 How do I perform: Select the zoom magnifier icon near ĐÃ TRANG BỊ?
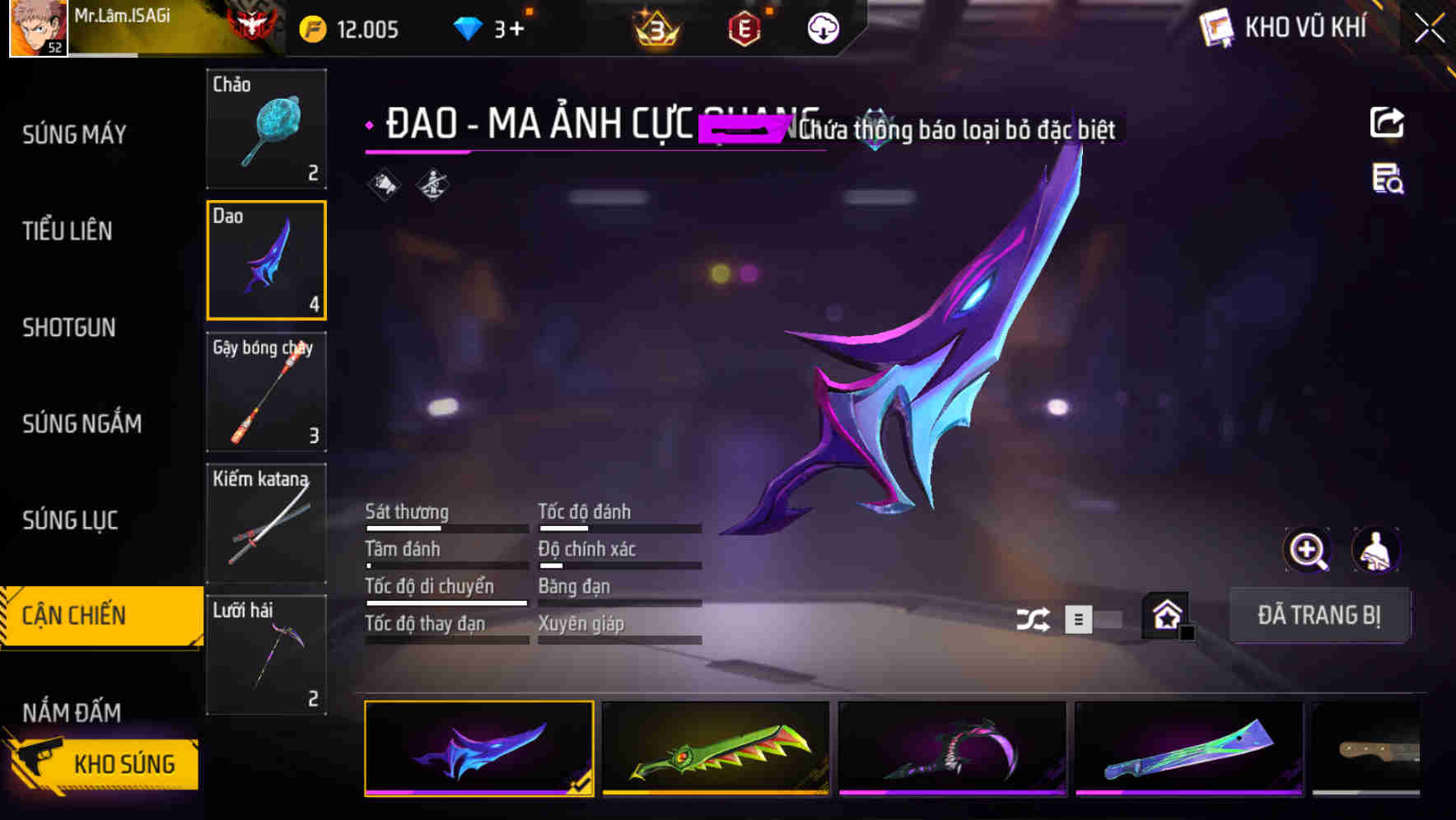click(1308, 550)
